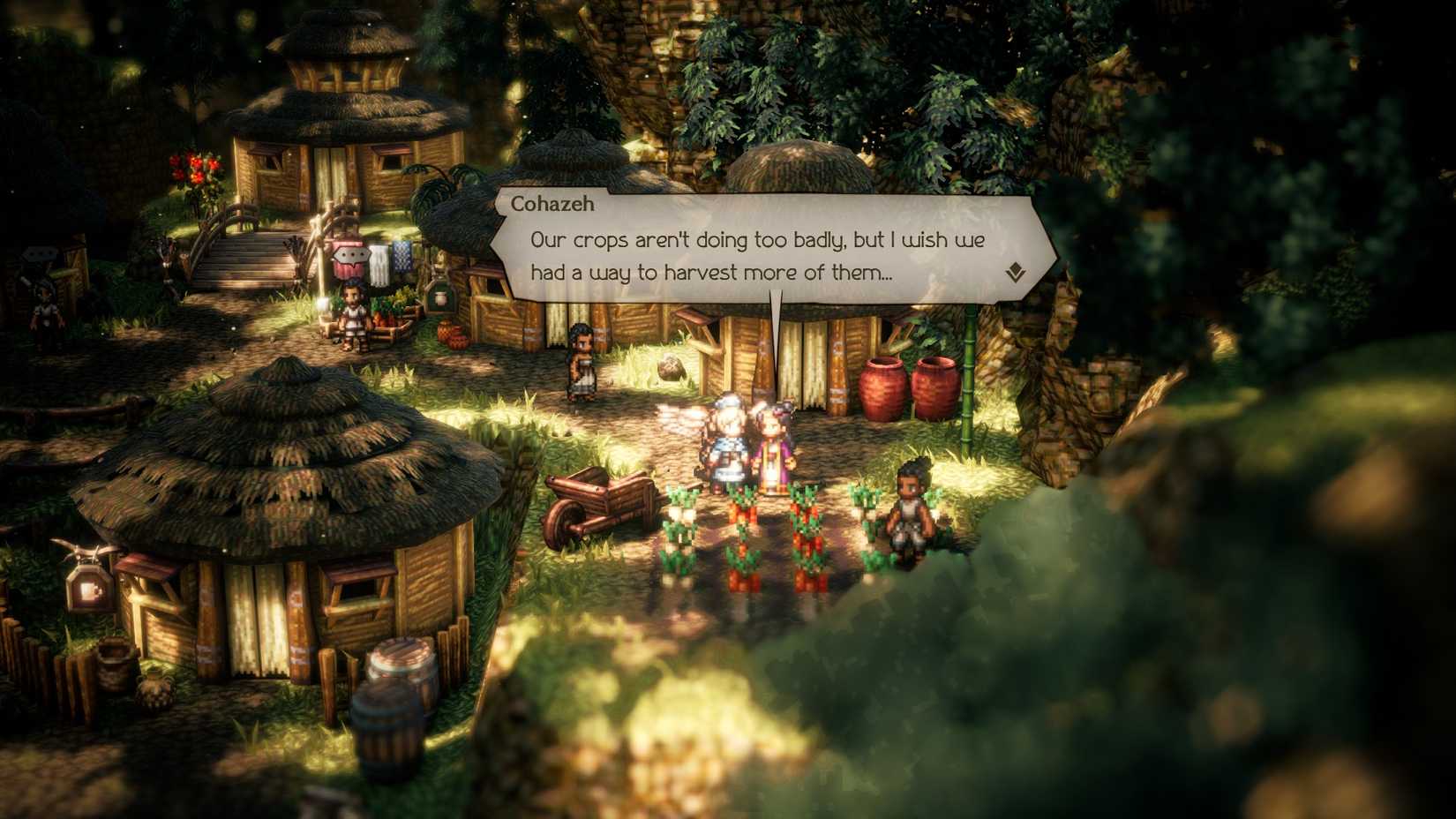
Task: Talk to the seated villager Cohazeh
Action: tap(909, 512)
